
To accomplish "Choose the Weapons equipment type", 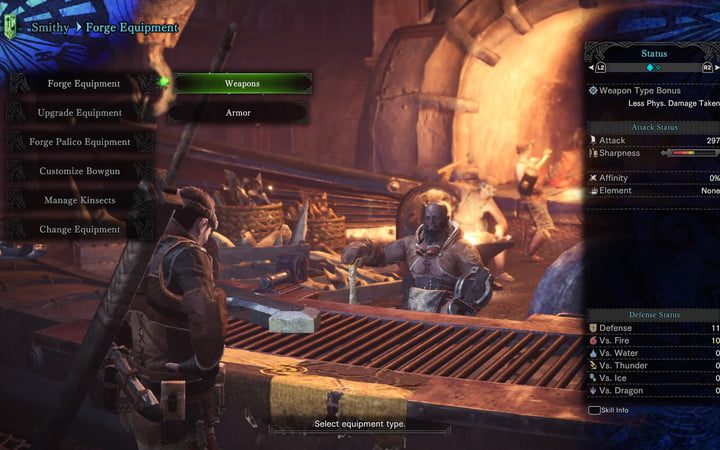I will click(240, 84).
